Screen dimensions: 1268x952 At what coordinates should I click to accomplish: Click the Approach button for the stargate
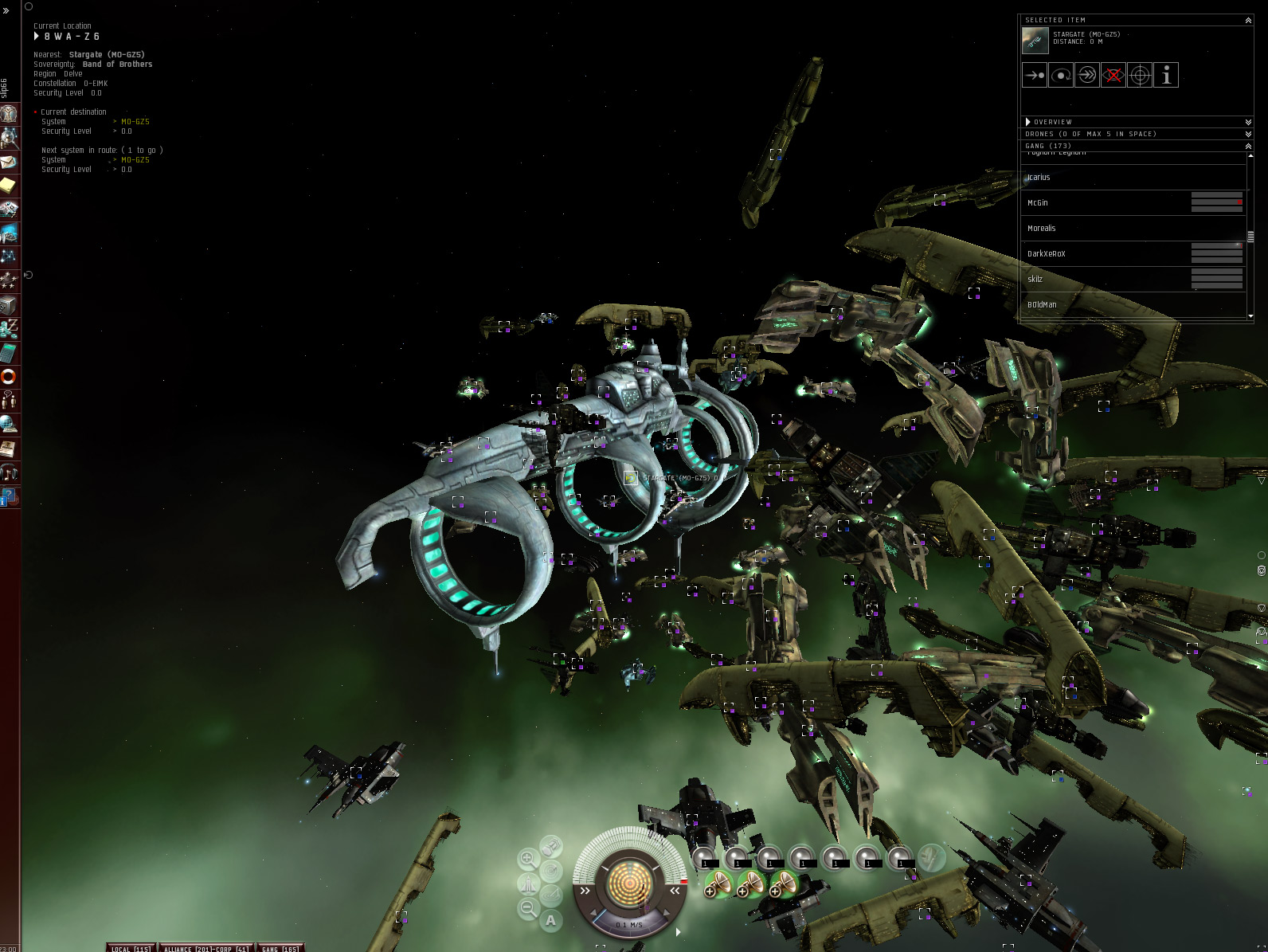pos(1035,75)
